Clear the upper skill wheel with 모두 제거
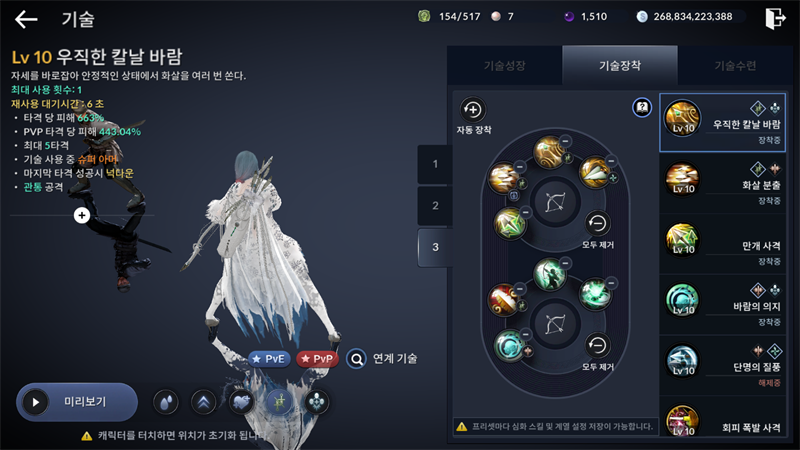This screenshot has height=450, width=800. click(597, 224)
